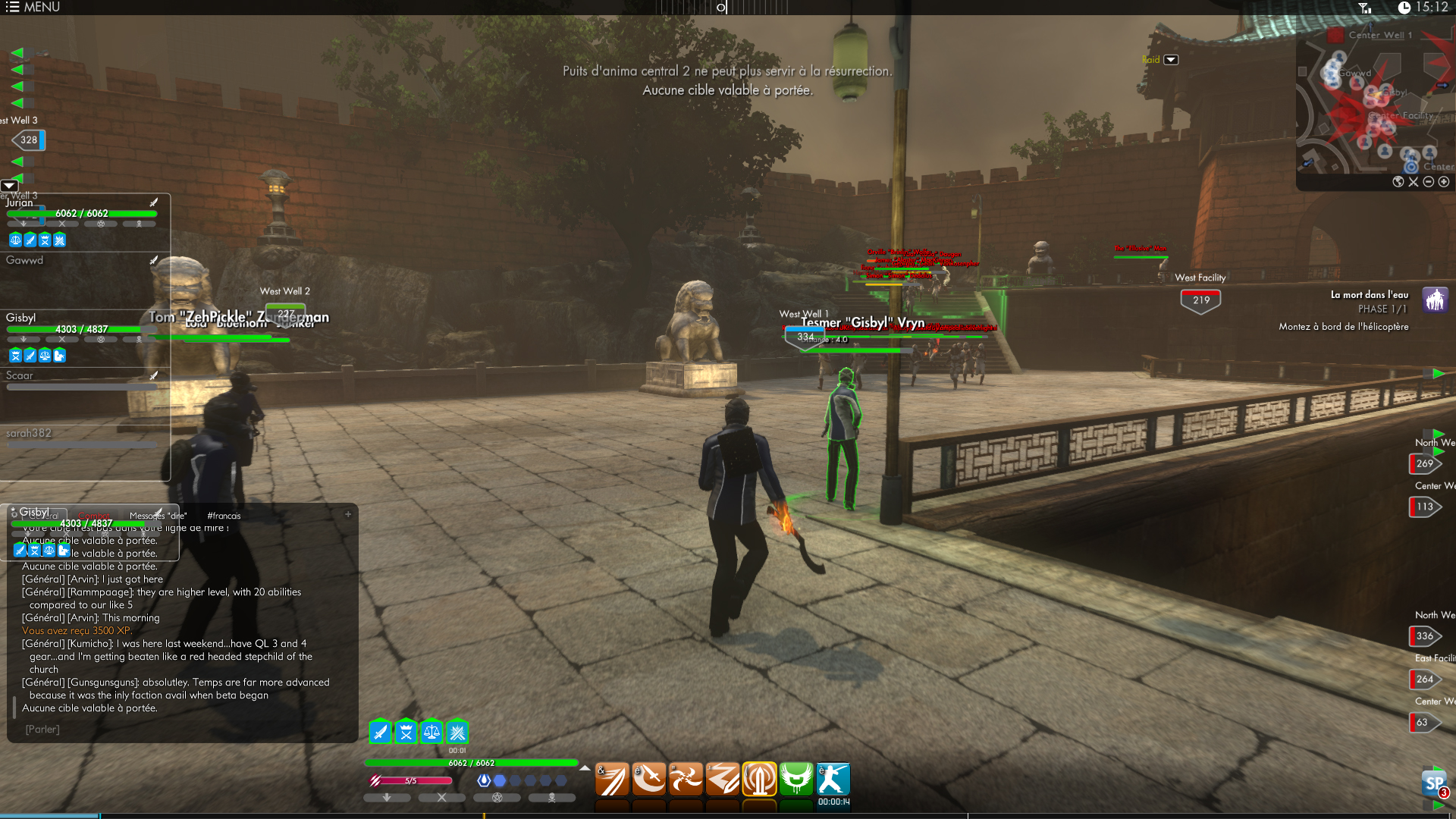Zoom in the minimap with plus button

pos(1444,182)
